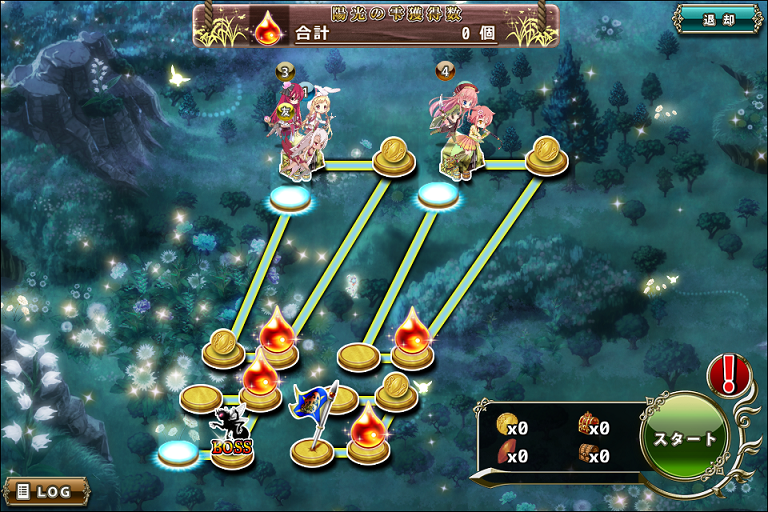The width and height of the screenshot is (768, 512).
Task: Click the 退却 retreat button
Action: pos(719,19)
